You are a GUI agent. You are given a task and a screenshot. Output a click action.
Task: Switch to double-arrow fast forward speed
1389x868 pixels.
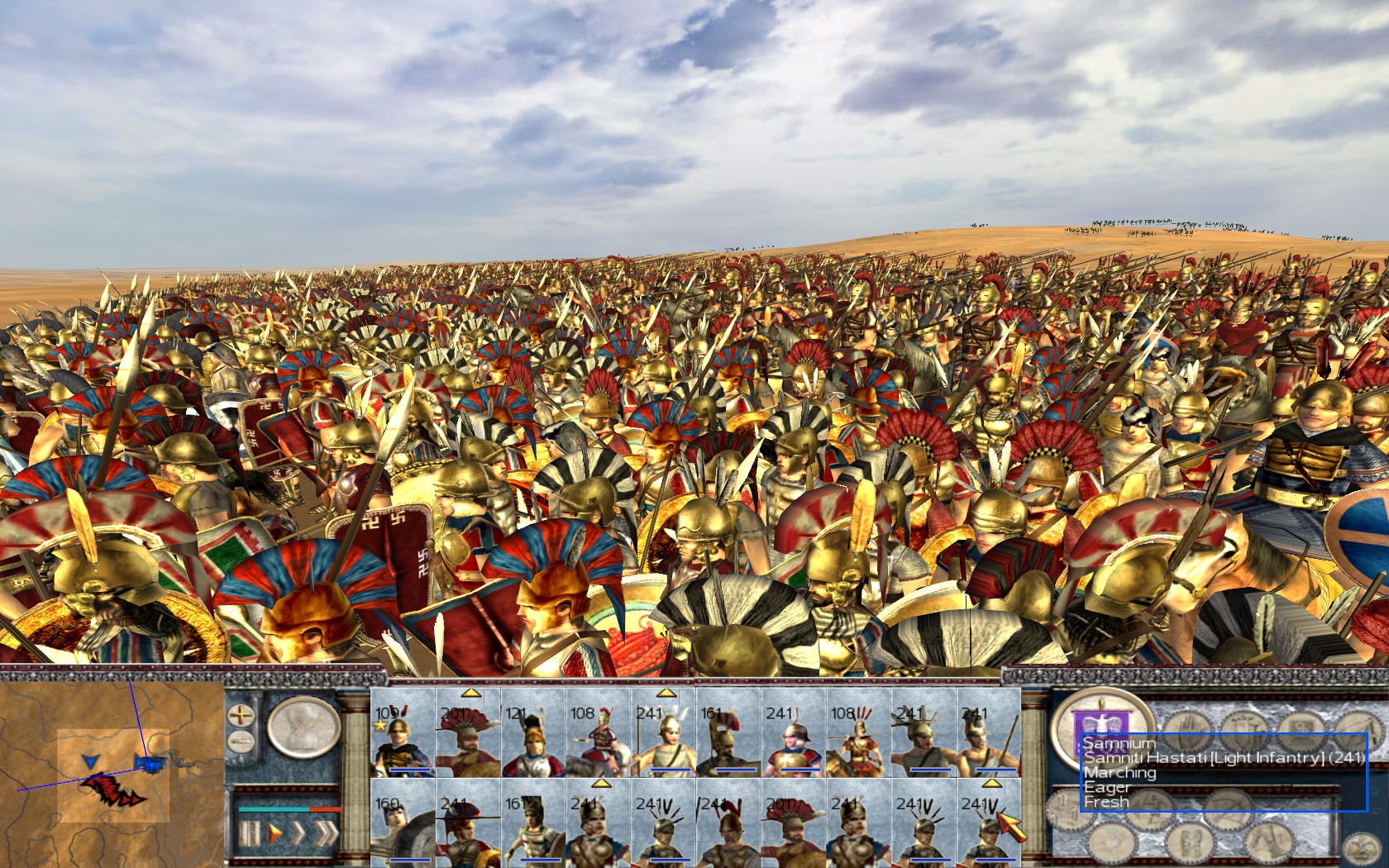(x=298, y=832)
